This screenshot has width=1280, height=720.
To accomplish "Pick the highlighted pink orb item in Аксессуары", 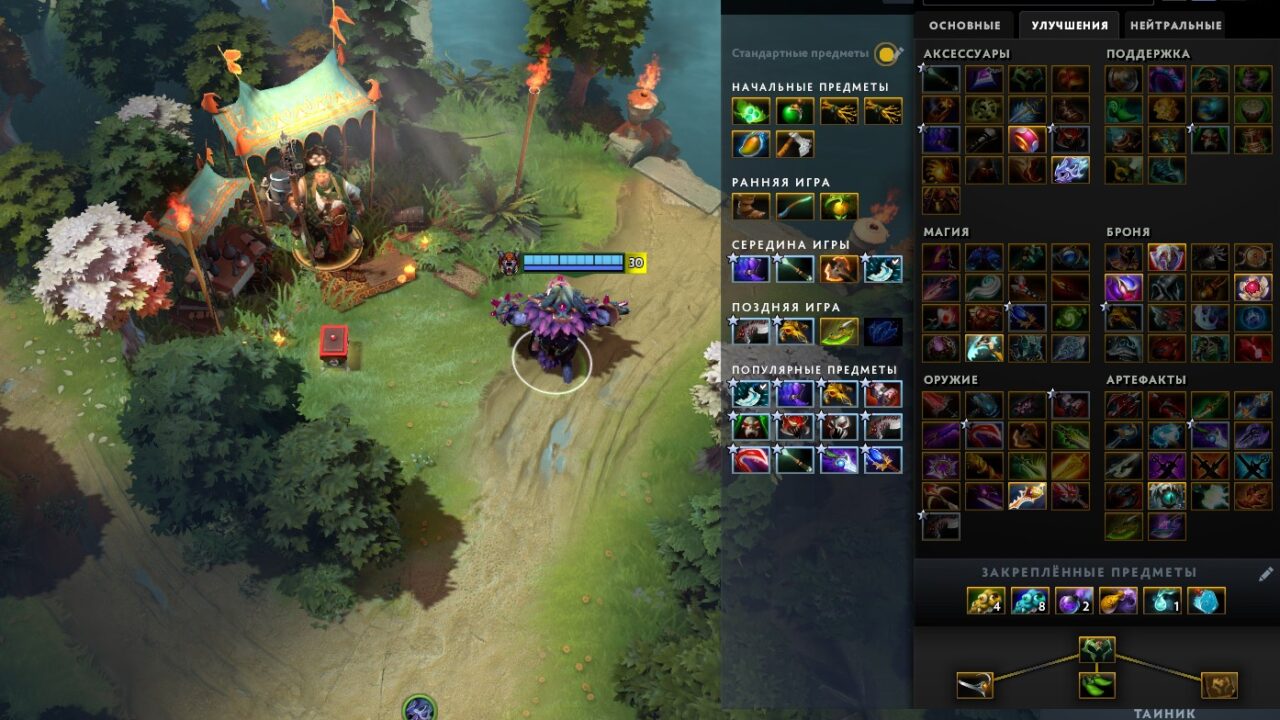I will coord(1027,140).
